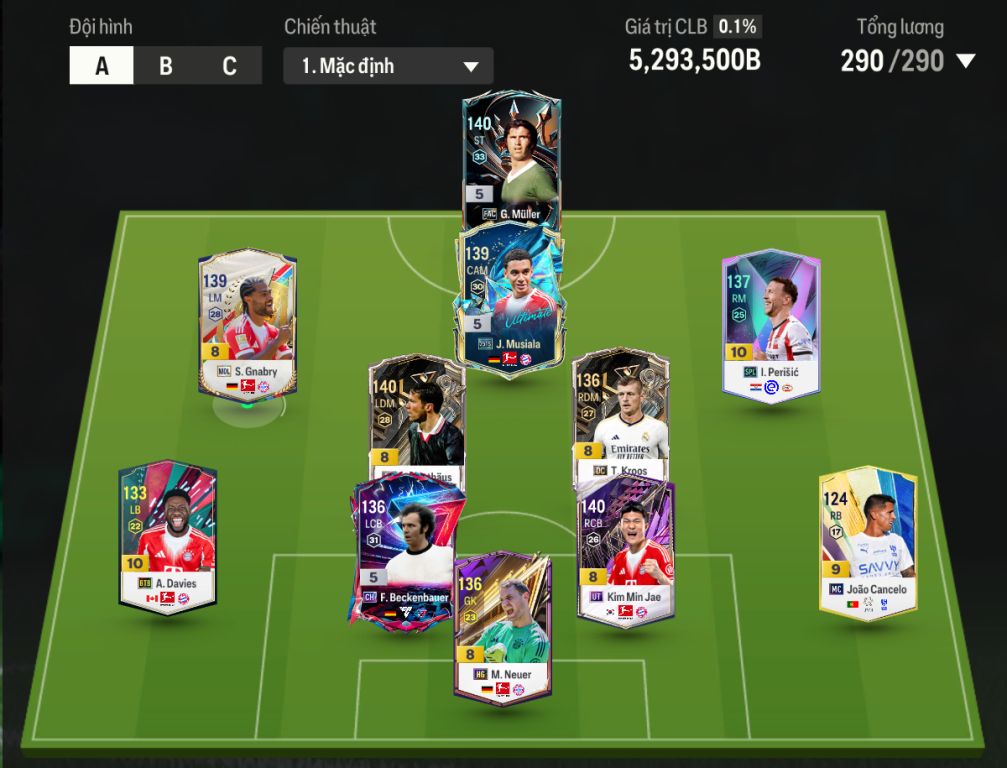Open the Mặc định tactics dropdown

coord(388,67)
